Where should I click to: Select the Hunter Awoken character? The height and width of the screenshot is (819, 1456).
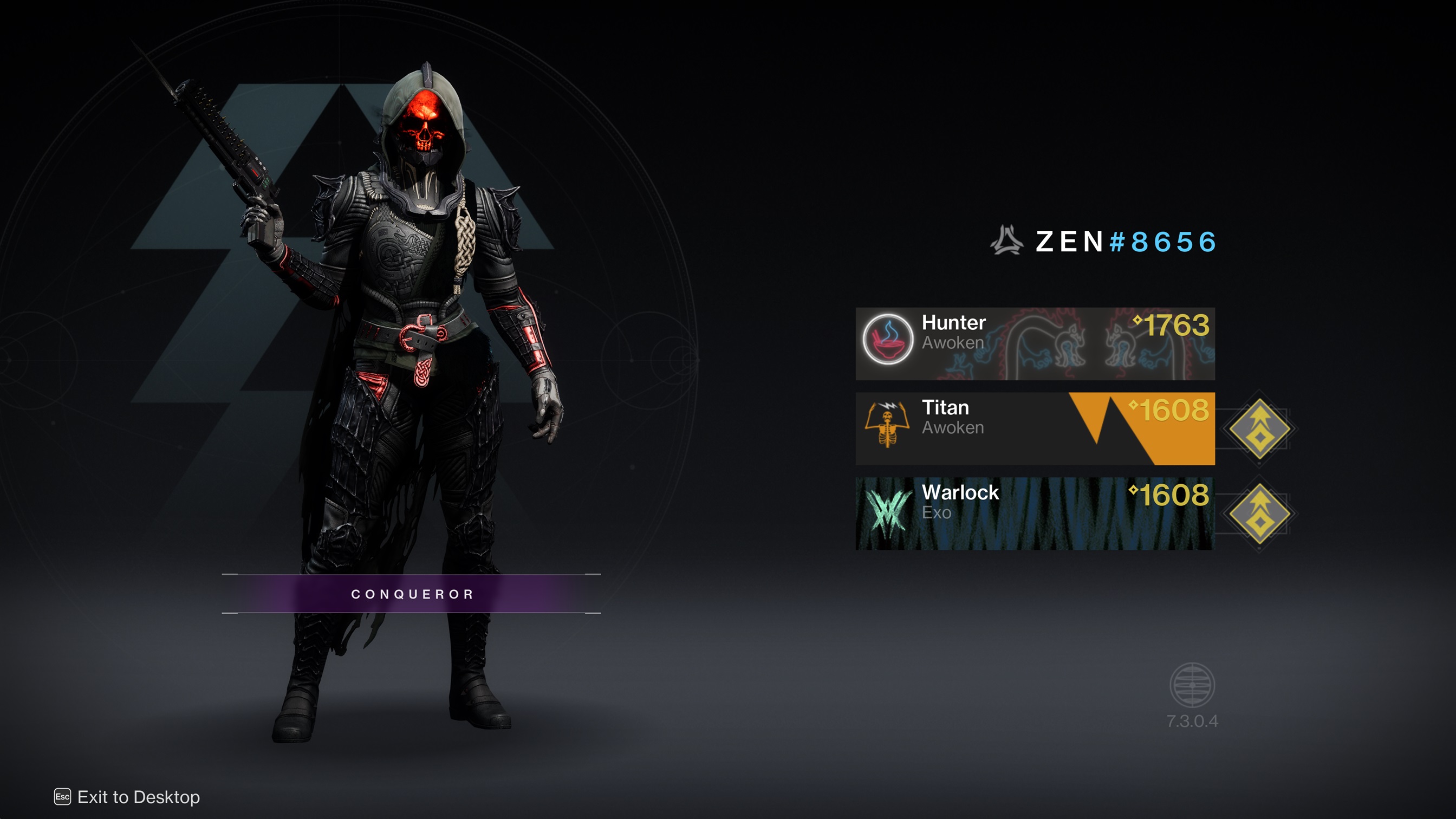pyautogui.click(x=1035, y=343)
